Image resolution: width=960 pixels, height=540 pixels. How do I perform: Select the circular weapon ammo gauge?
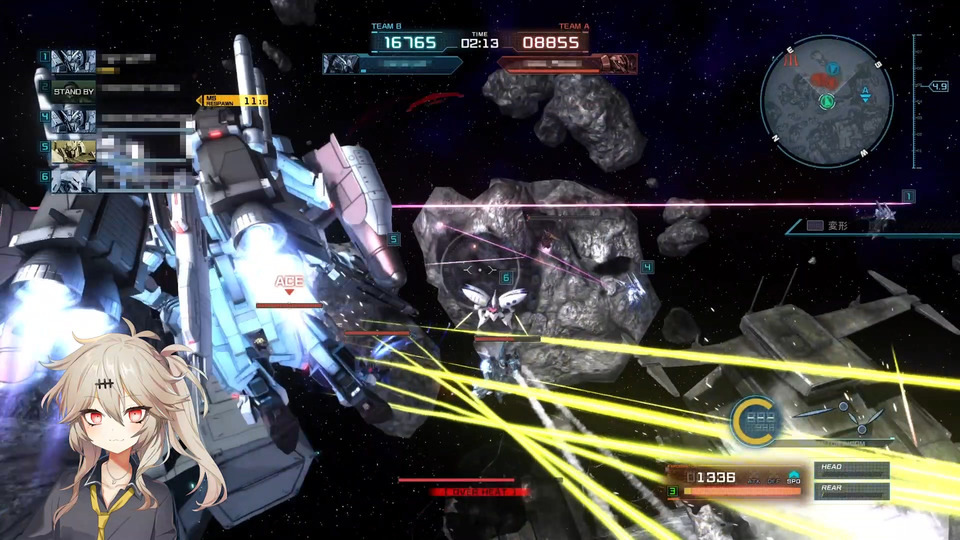[753, 419]
